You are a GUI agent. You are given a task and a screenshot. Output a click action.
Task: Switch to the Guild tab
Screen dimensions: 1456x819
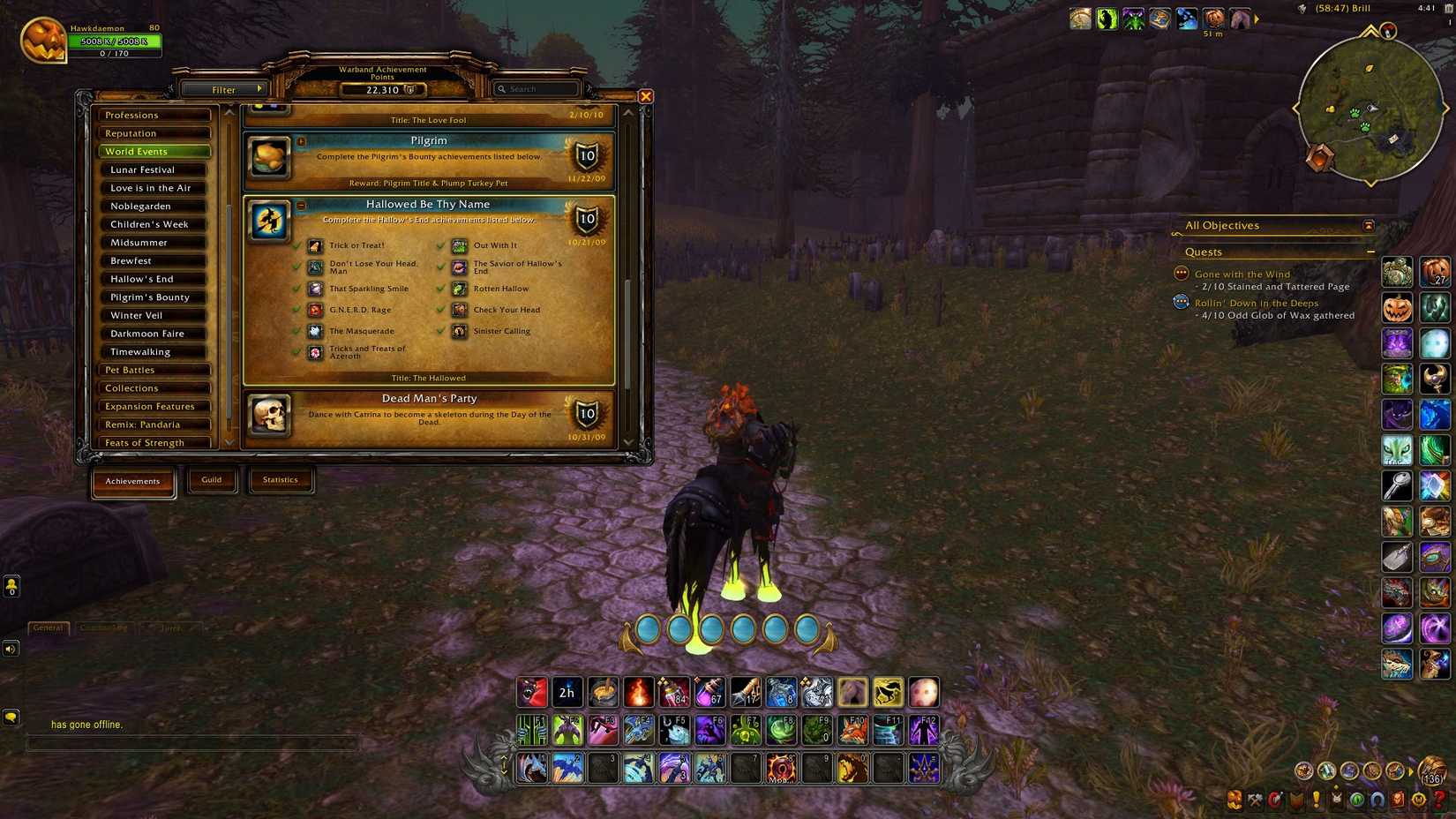click(212, 480)
